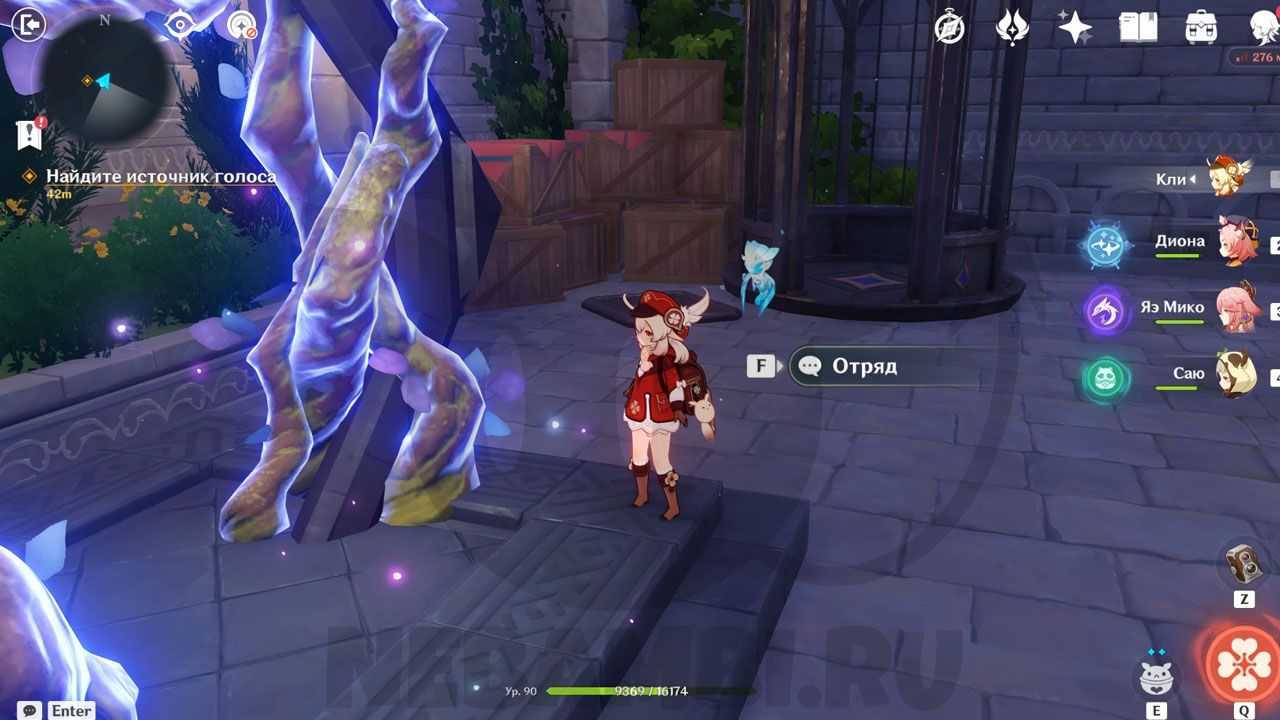
Task: Choose the "Отряд" interaction option
Action: (864, 366)
